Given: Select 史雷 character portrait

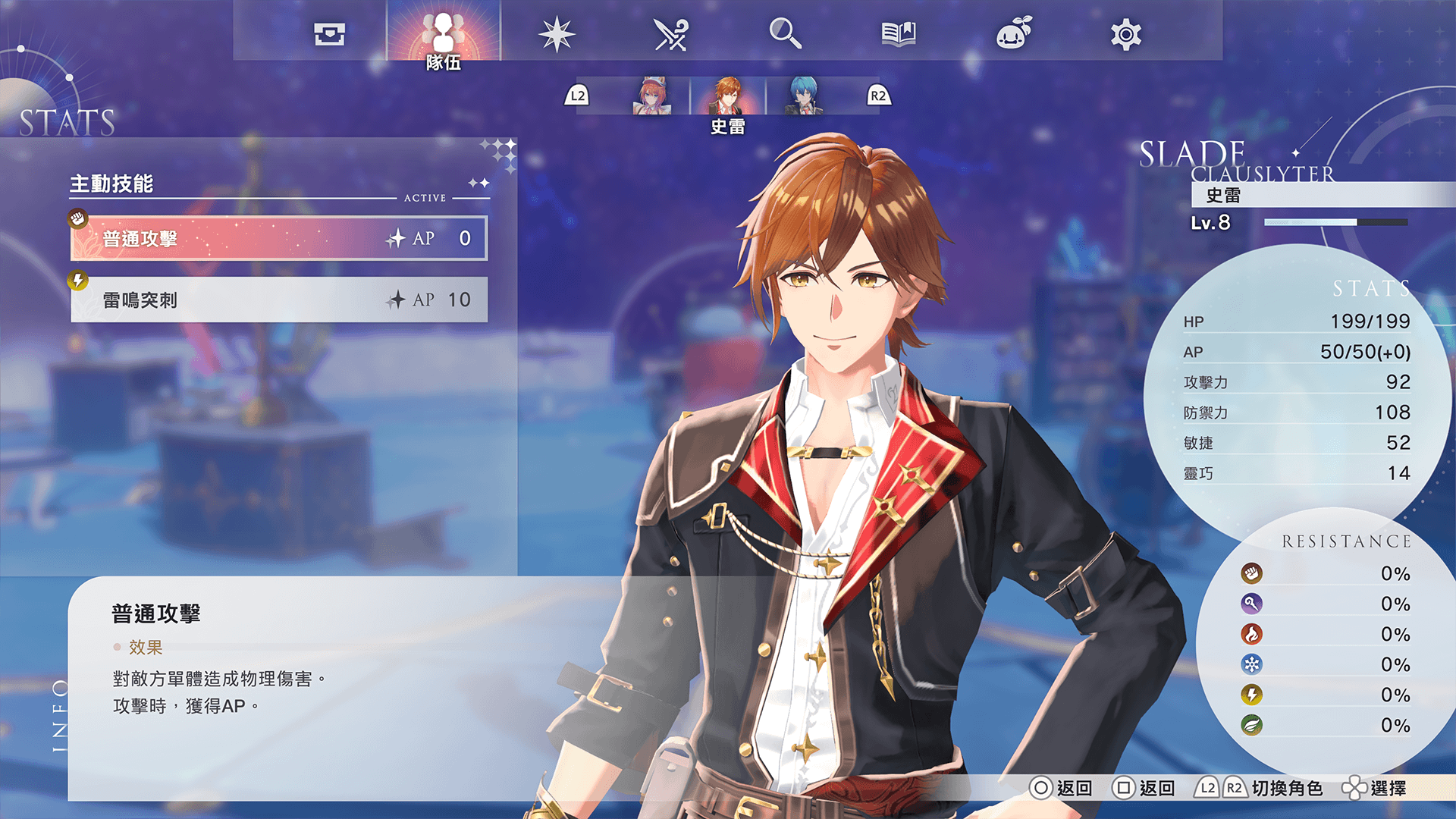Looking at the screenshot, I should 728,96.
